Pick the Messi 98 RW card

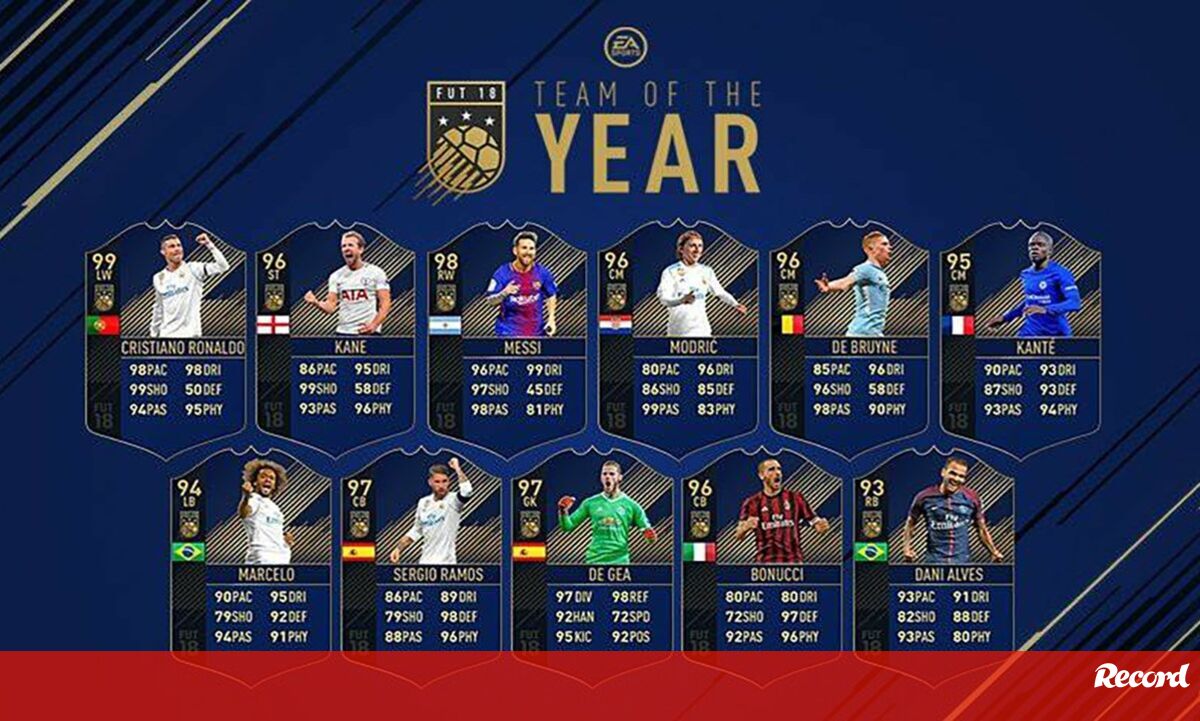click(x=508, y=335)
